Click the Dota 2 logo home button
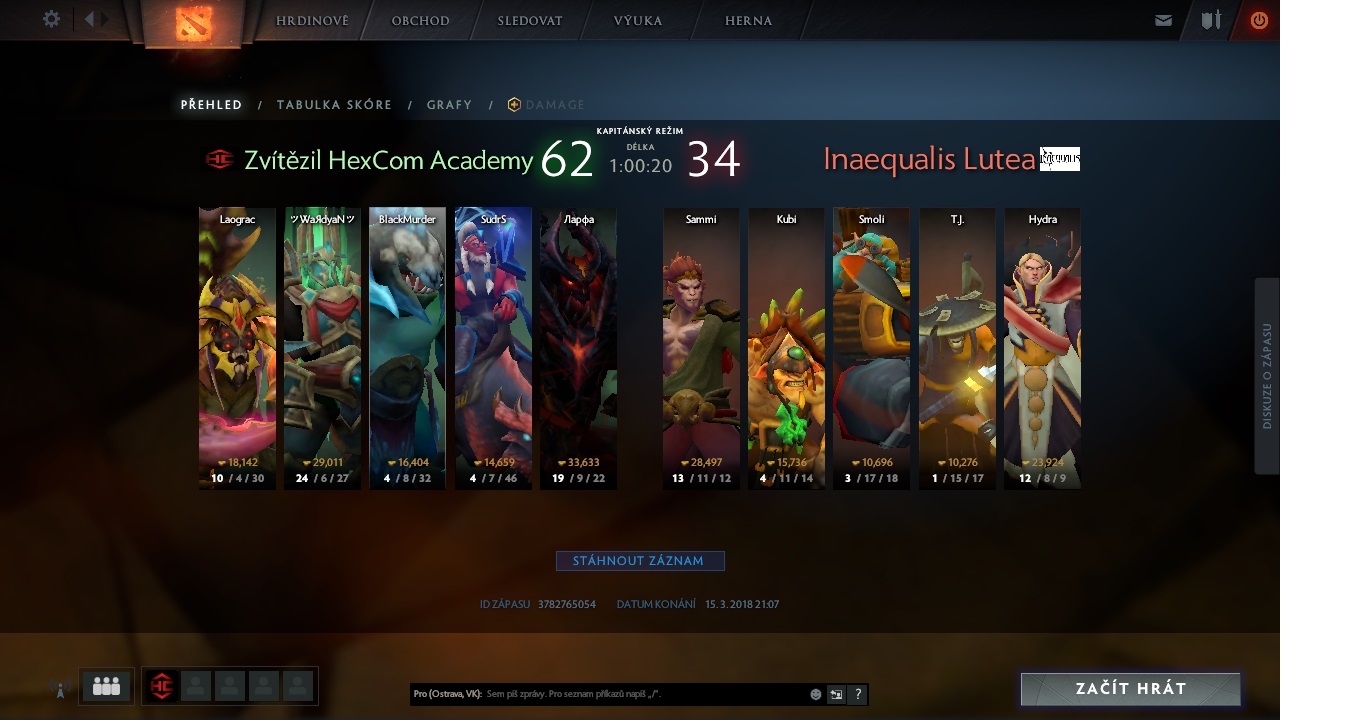 pos(192,24)
